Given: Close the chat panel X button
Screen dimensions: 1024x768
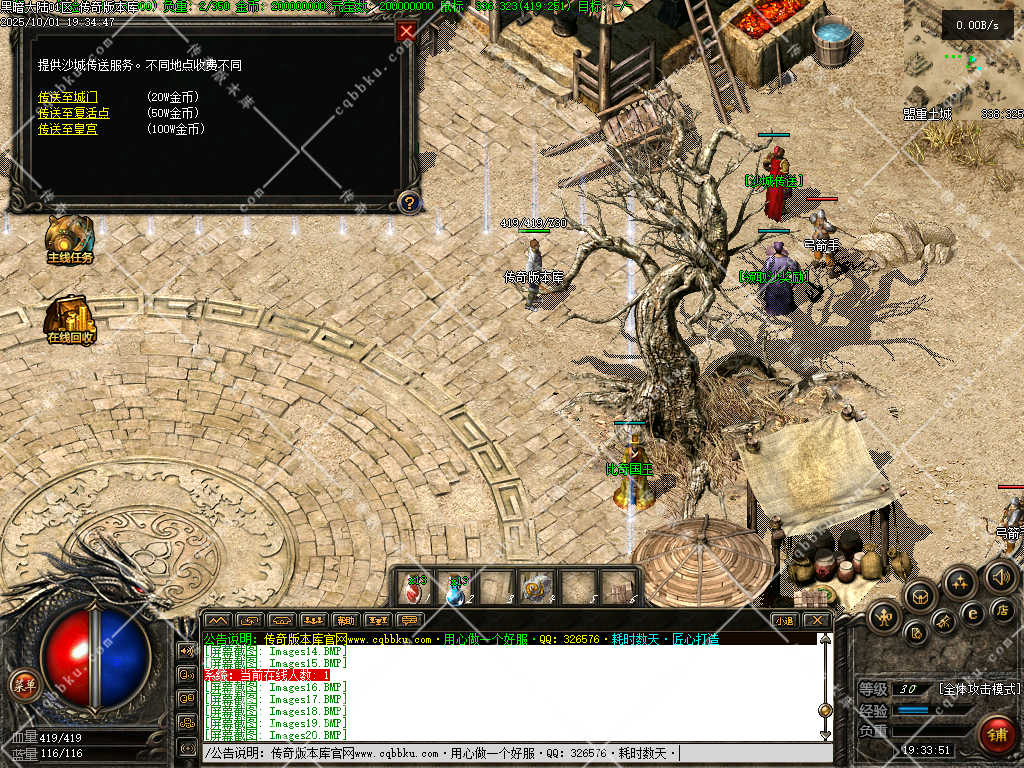Looking at the screenshot, I should click(x=817, y=620).
